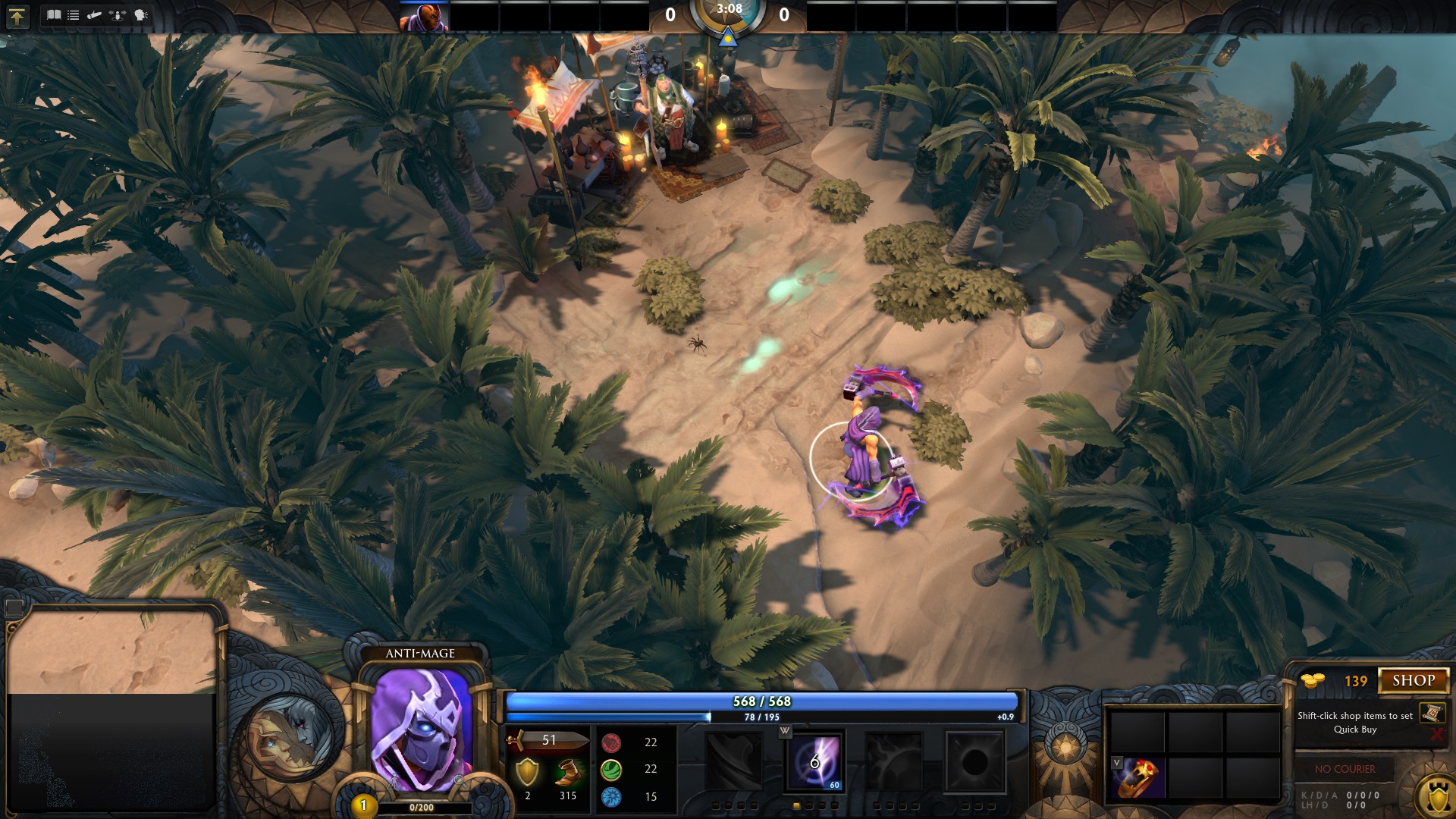This screenshot has width=1456, height=819.
Task: Show the scoreboard list icon
Action: point(74,14)
